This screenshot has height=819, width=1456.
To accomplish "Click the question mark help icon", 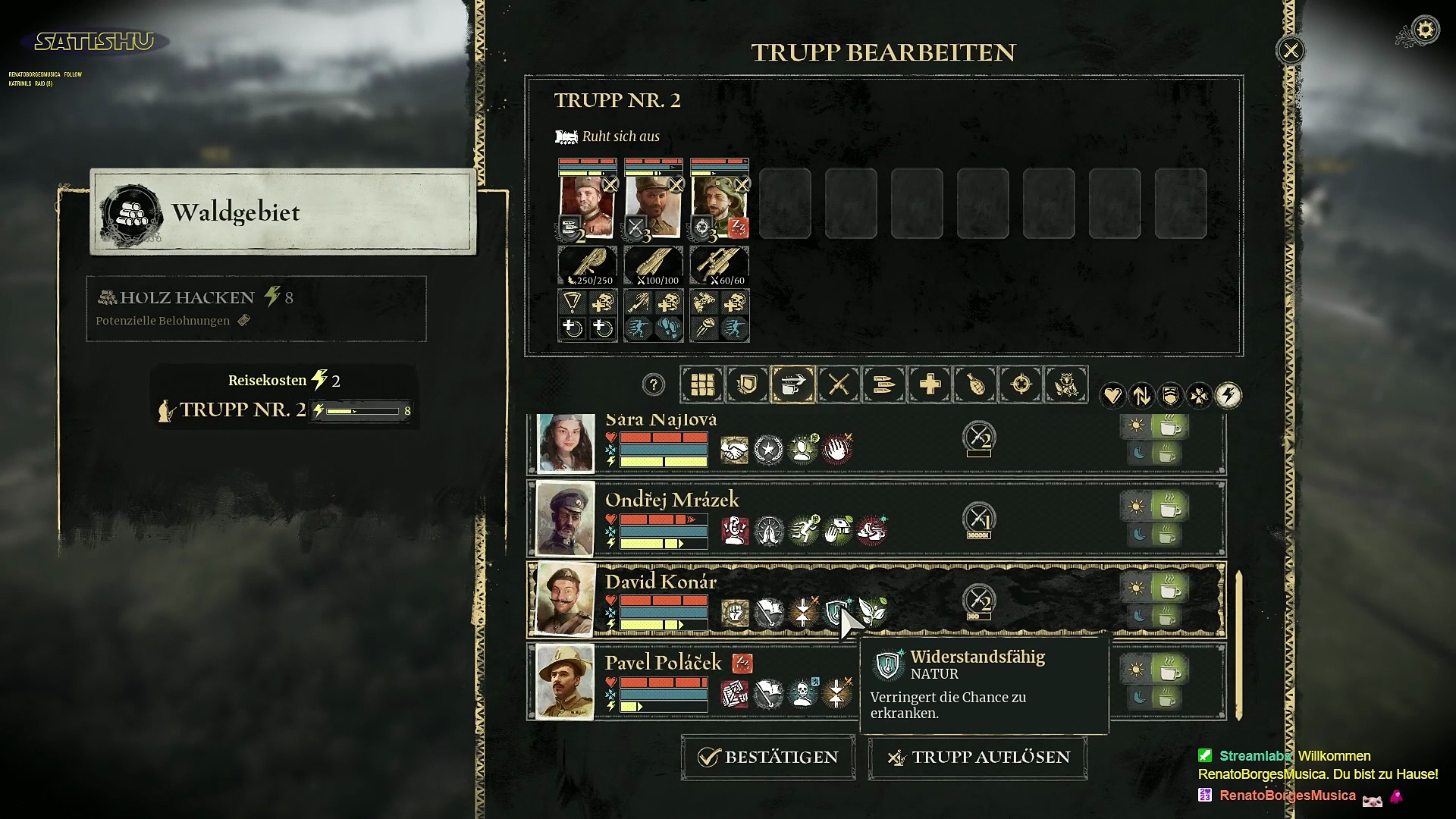I will pyautogui.click(x=653, y=384).
